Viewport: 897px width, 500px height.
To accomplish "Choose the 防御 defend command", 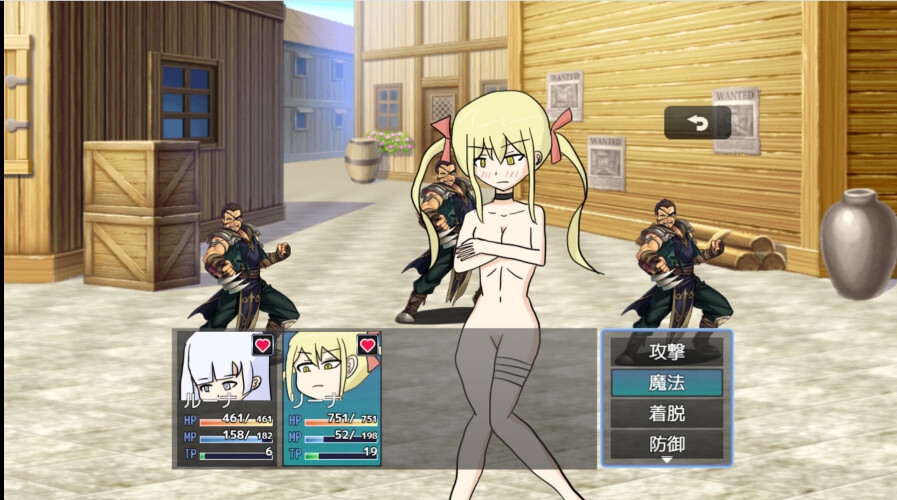I will click(666, 443).
